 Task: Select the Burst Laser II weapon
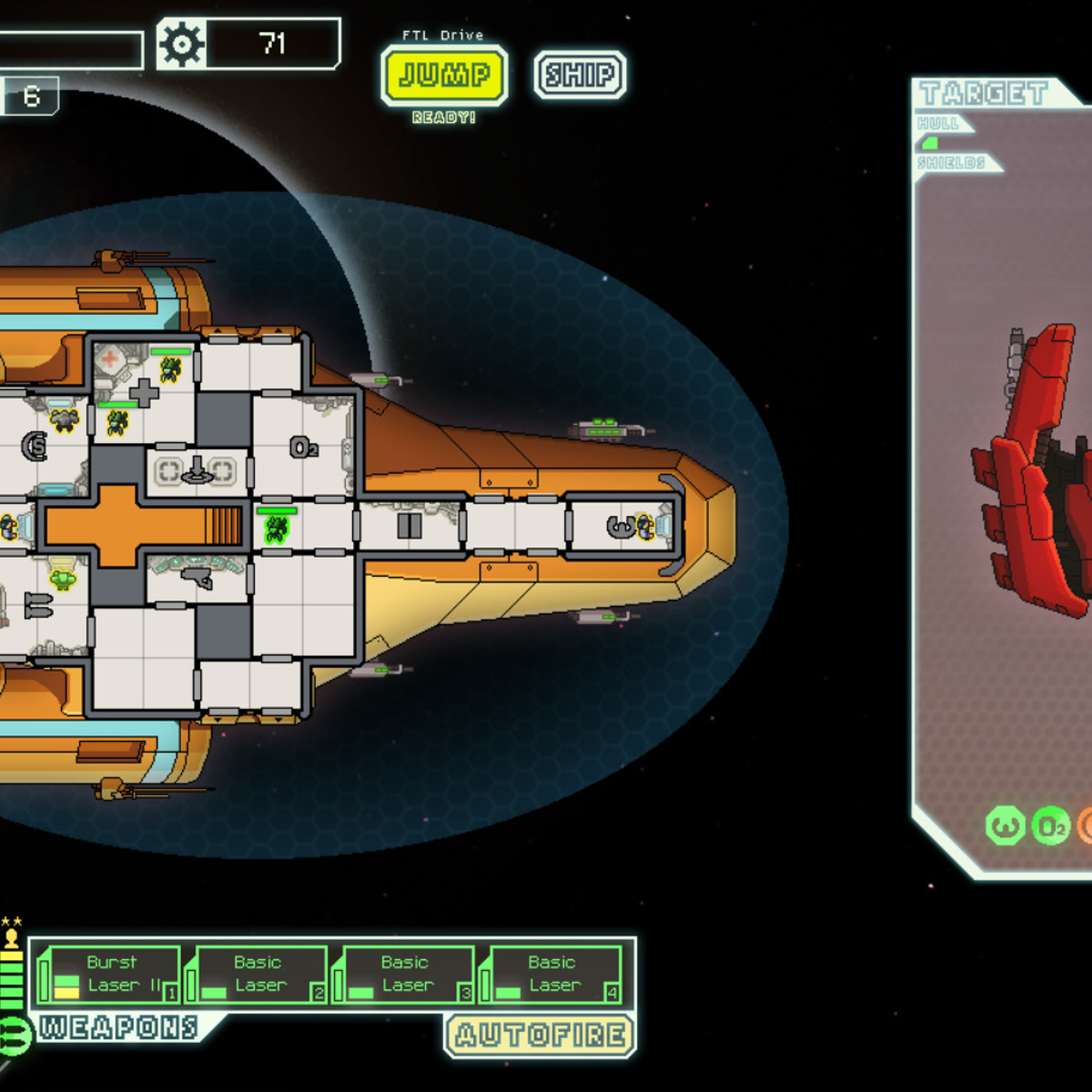point(109,975)
